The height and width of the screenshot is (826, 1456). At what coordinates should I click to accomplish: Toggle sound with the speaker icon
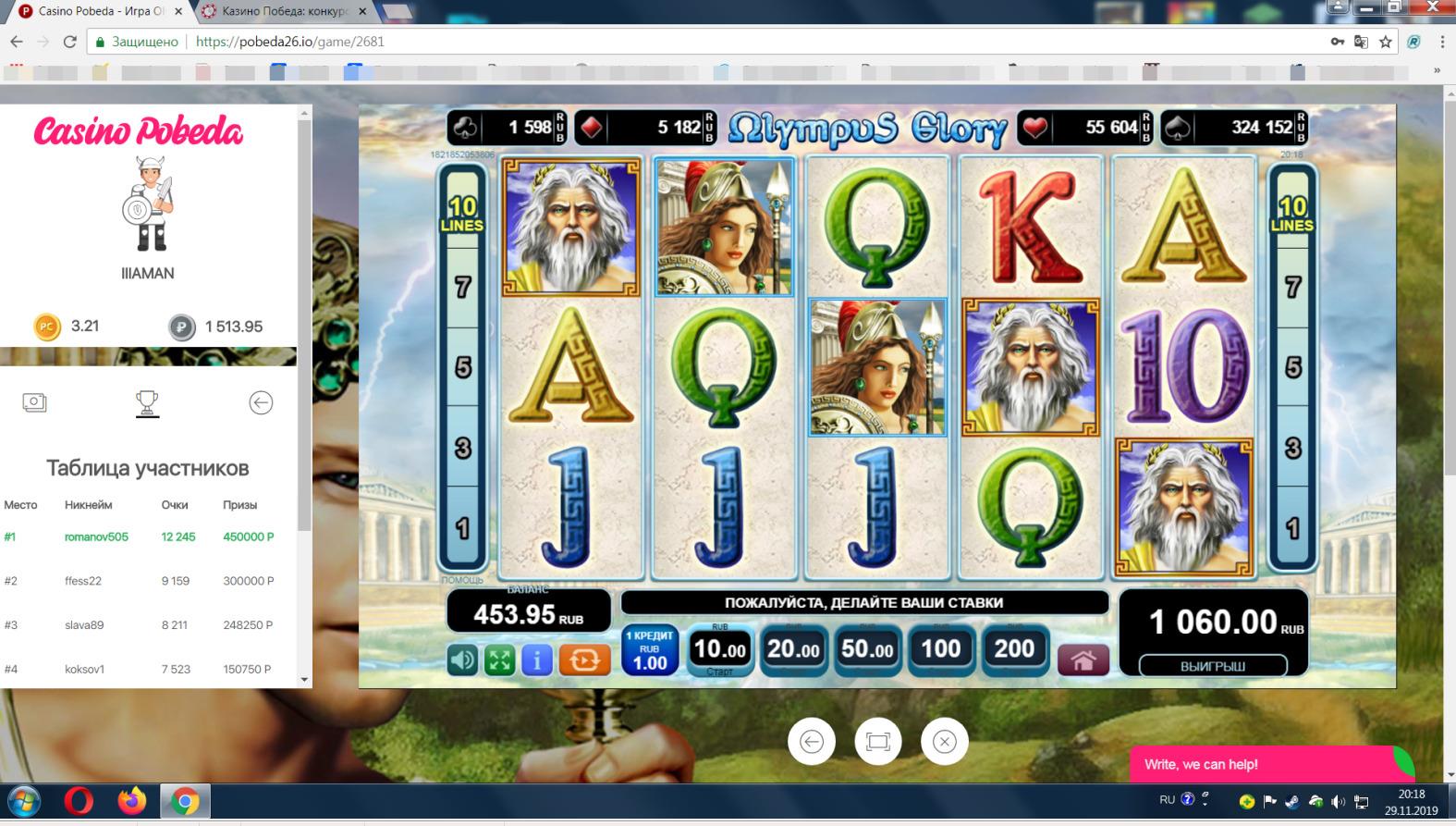[463, 660]
